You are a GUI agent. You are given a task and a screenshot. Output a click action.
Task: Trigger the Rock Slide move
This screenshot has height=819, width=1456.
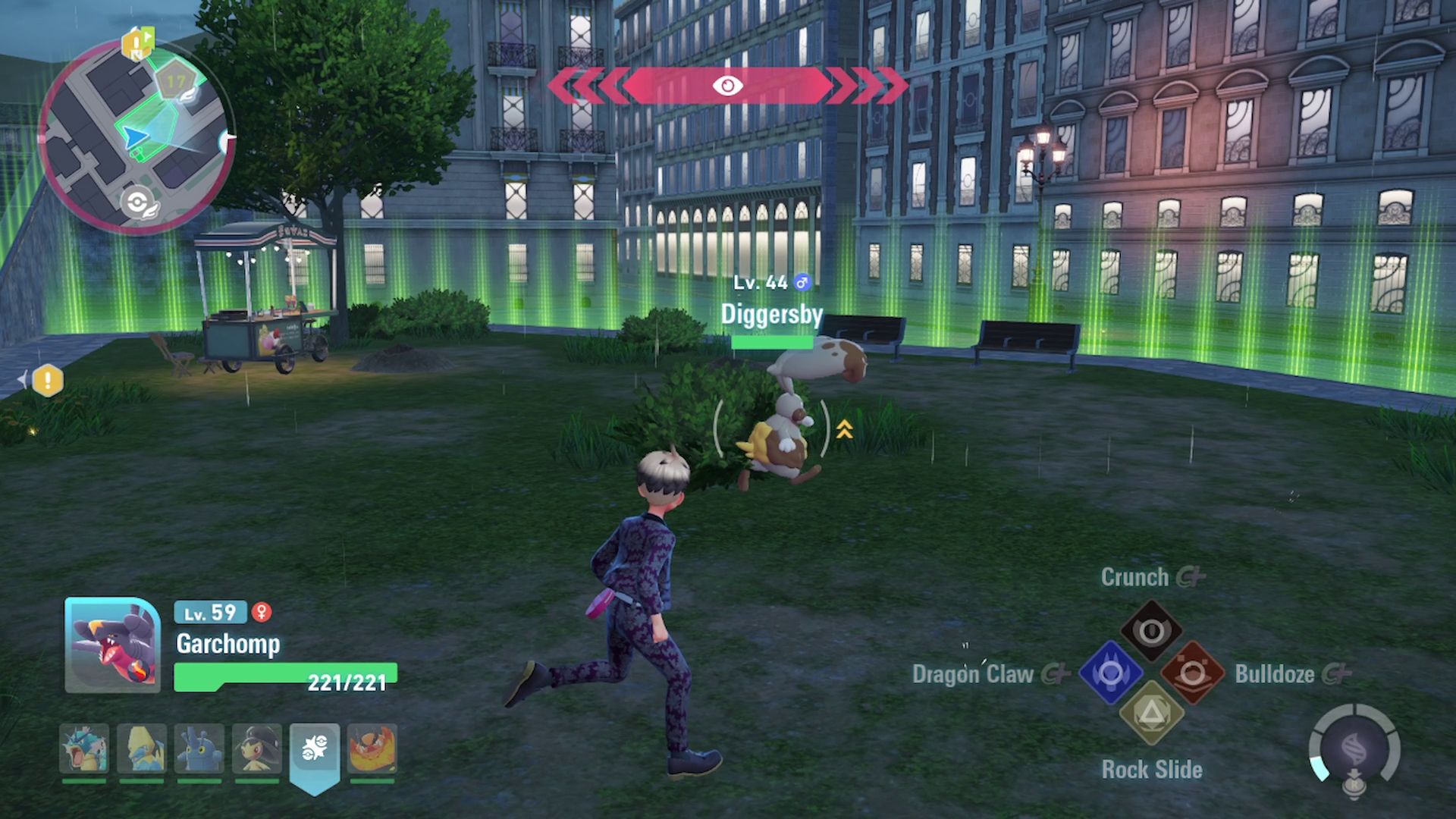[1151, 714]
